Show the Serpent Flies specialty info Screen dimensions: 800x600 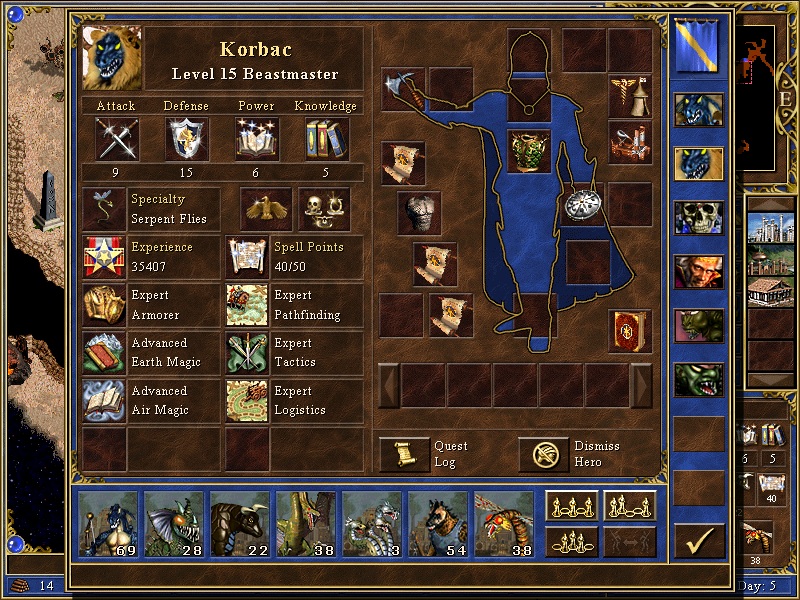click(104, 209)
